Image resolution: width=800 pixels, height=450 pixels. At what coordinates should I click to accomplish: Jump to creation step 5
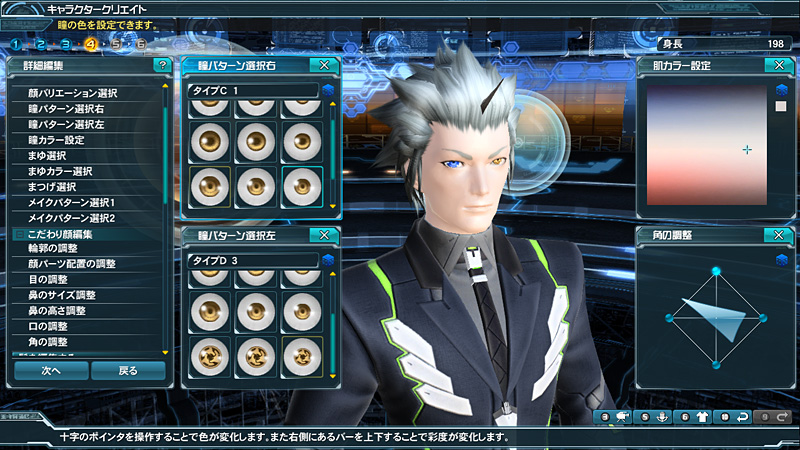117,44
